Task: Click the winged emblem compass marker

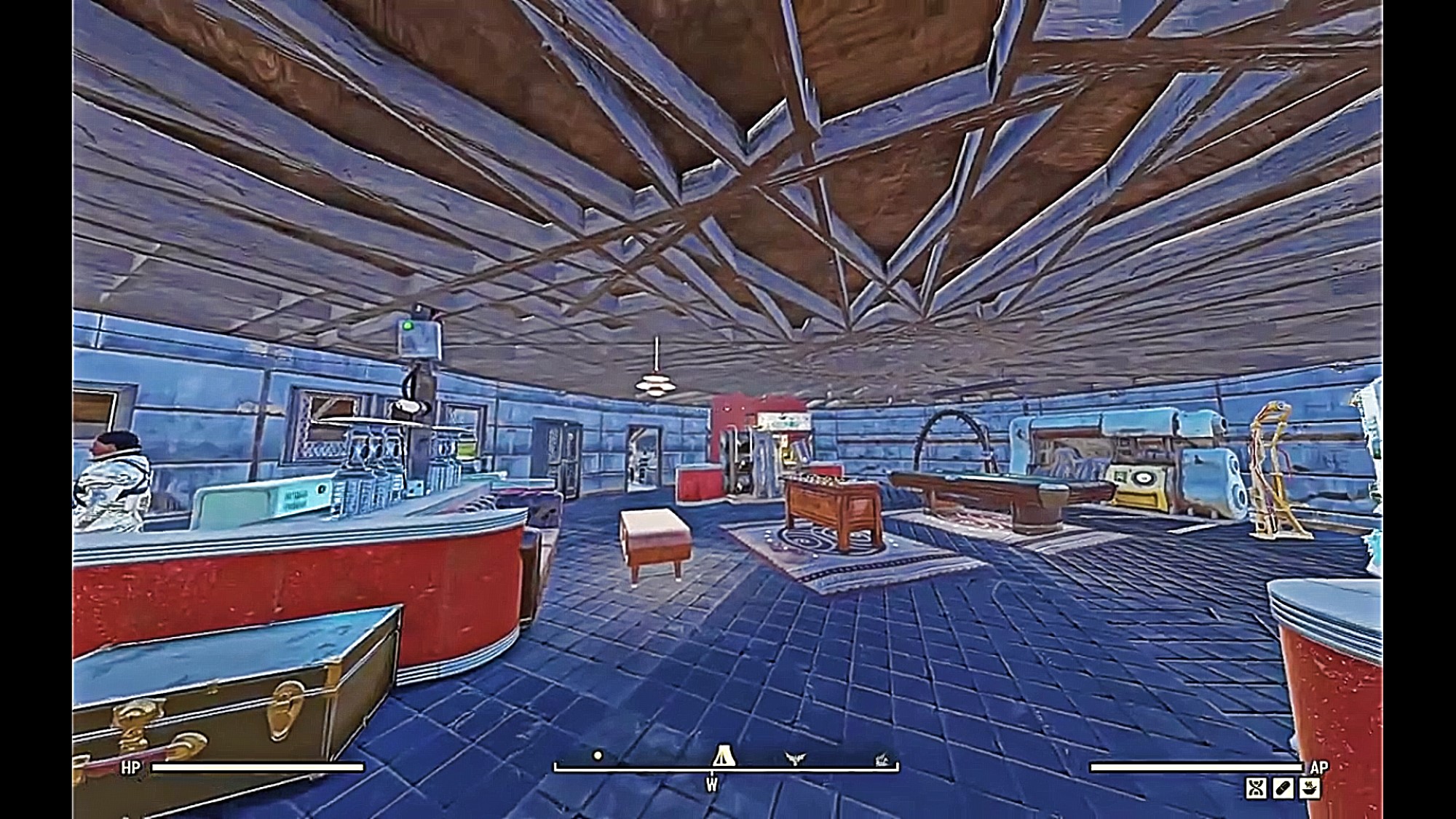Action: click(x=796, y=759)
